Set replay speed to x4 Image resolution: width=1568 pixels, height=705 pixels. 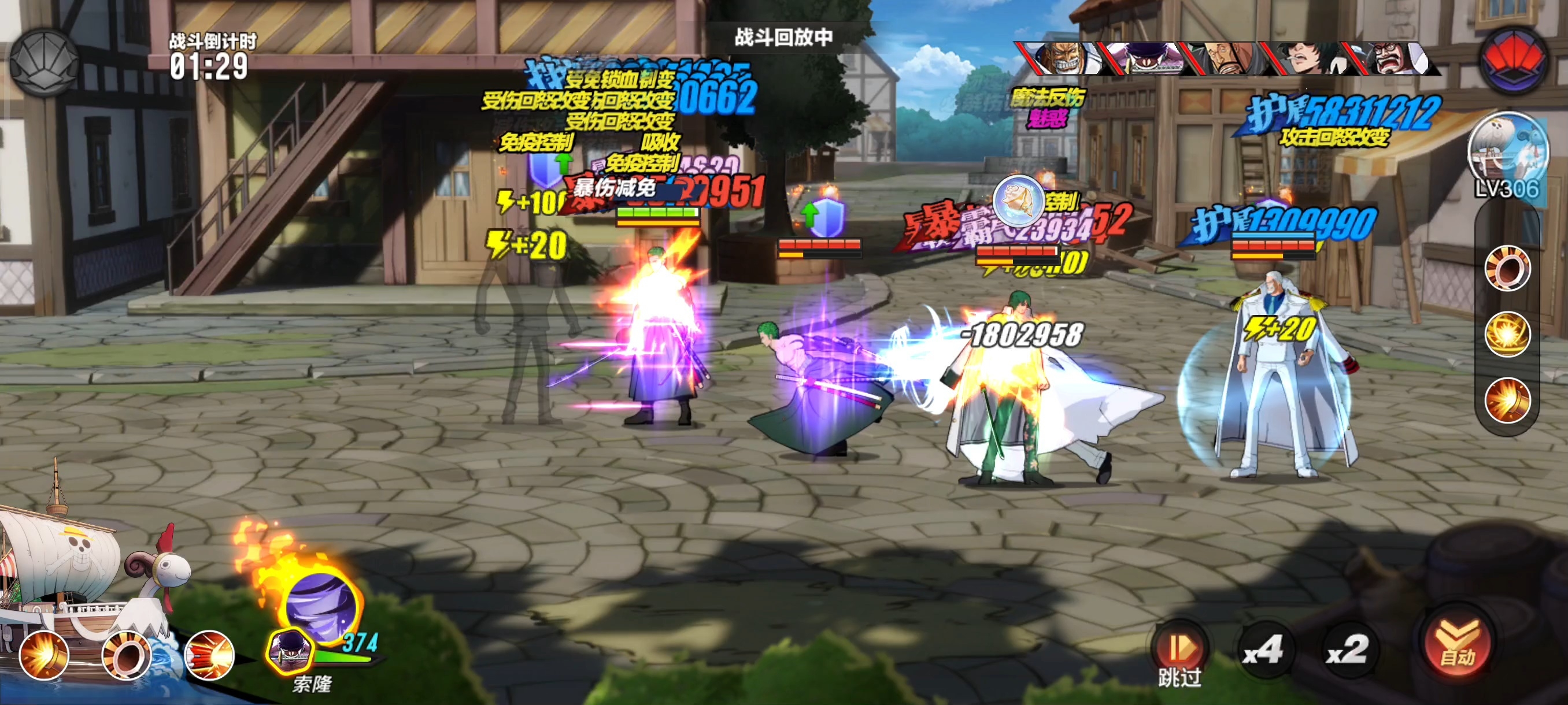click(1264, 651)
